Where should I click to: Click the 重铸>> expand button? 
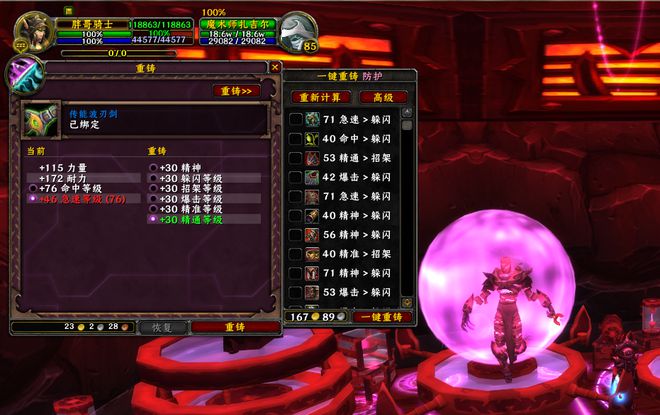[x=236, y=90]
